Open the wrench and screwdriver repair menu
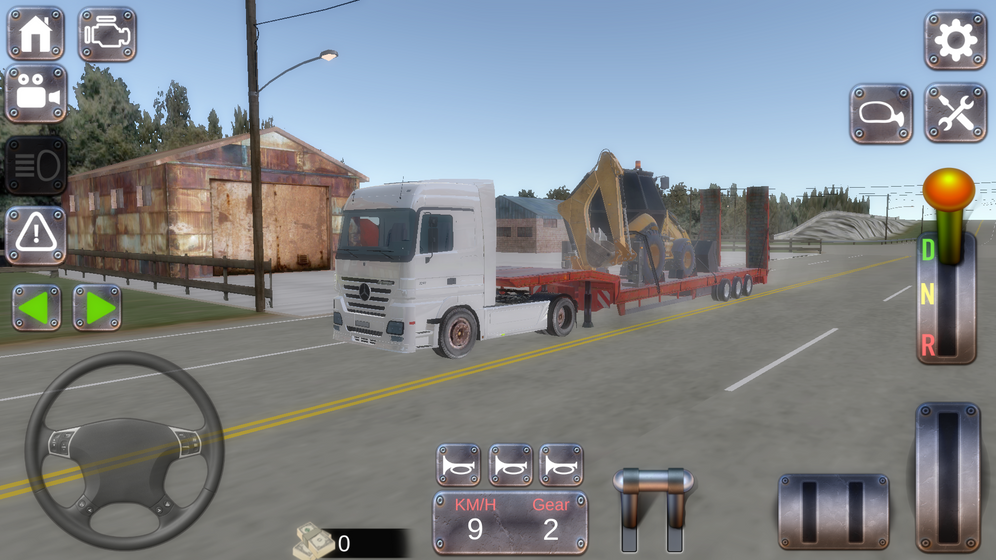Viewport: 996px width, 560px height. pos(955,114)
